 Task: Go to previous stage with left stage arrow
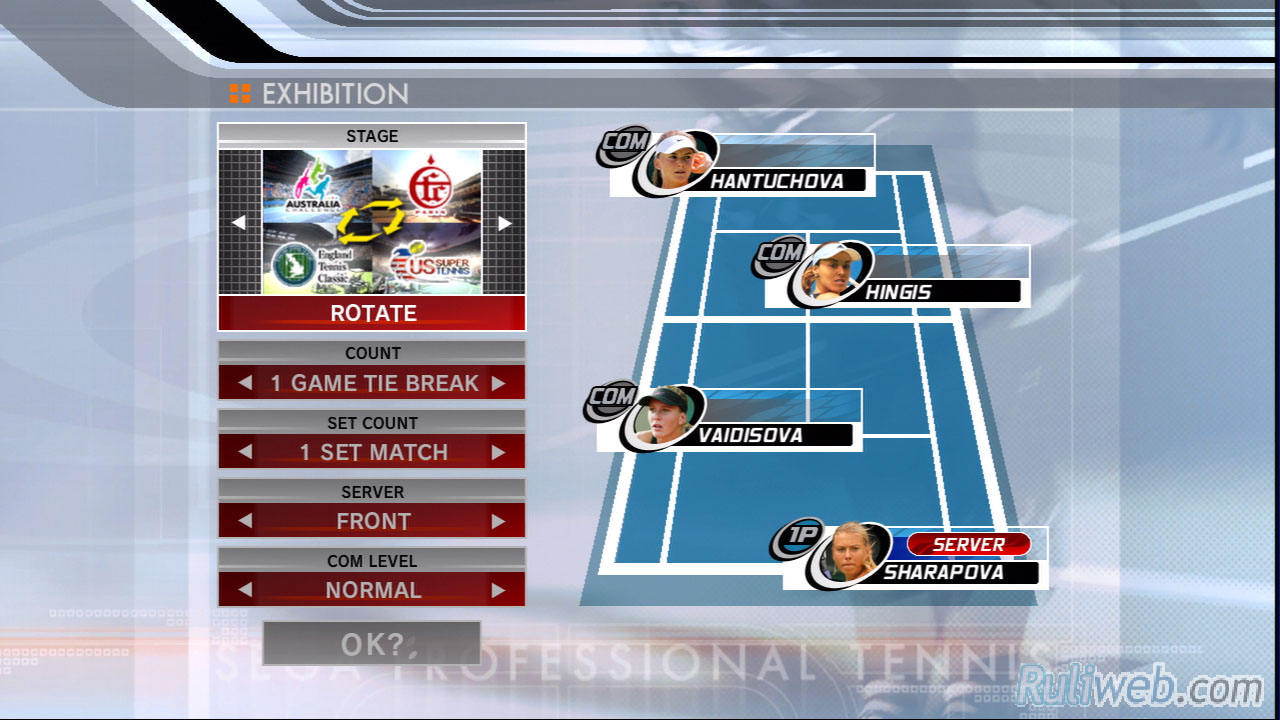click(239, 223)
